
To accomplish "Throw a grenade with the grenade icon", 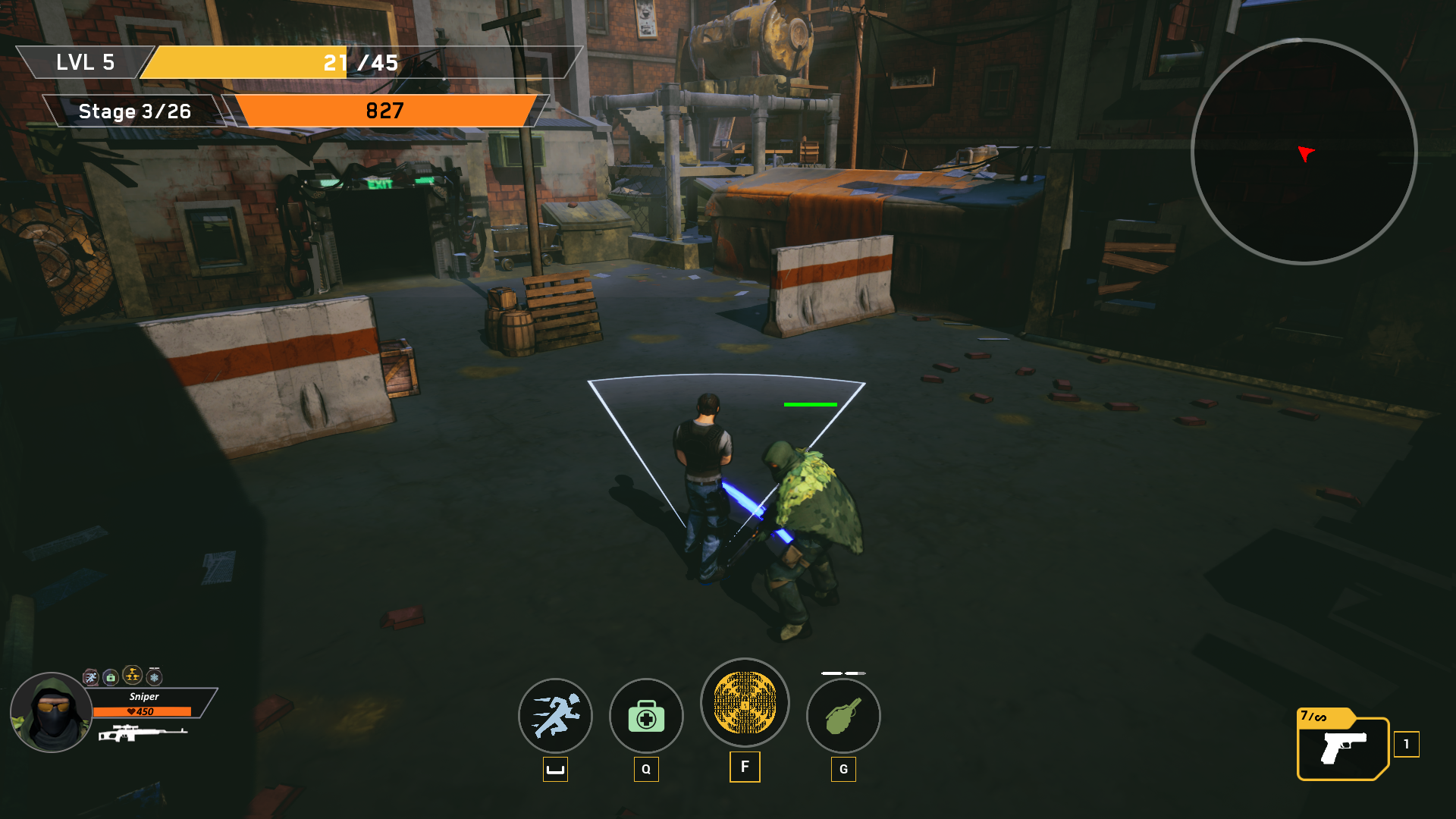I will pyautogui.click(x=843, y=716).
